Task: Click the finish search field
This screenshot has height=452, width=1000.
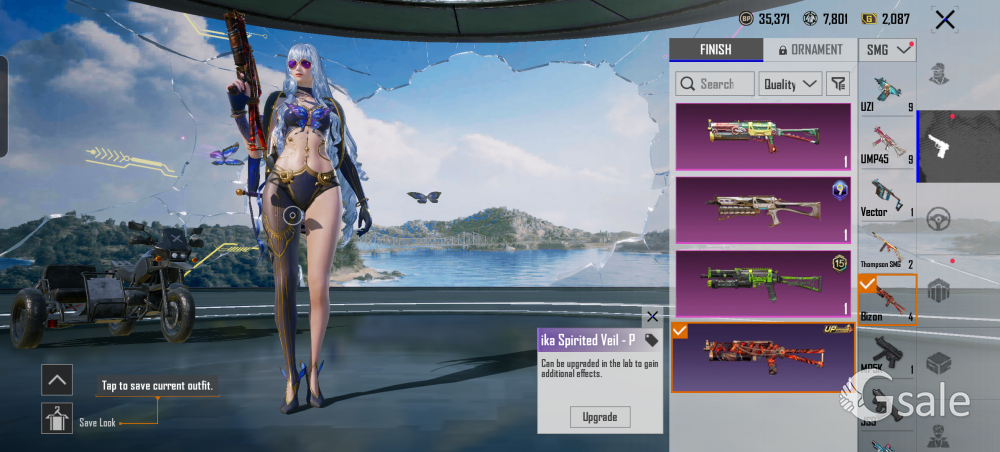Action: 714,84
